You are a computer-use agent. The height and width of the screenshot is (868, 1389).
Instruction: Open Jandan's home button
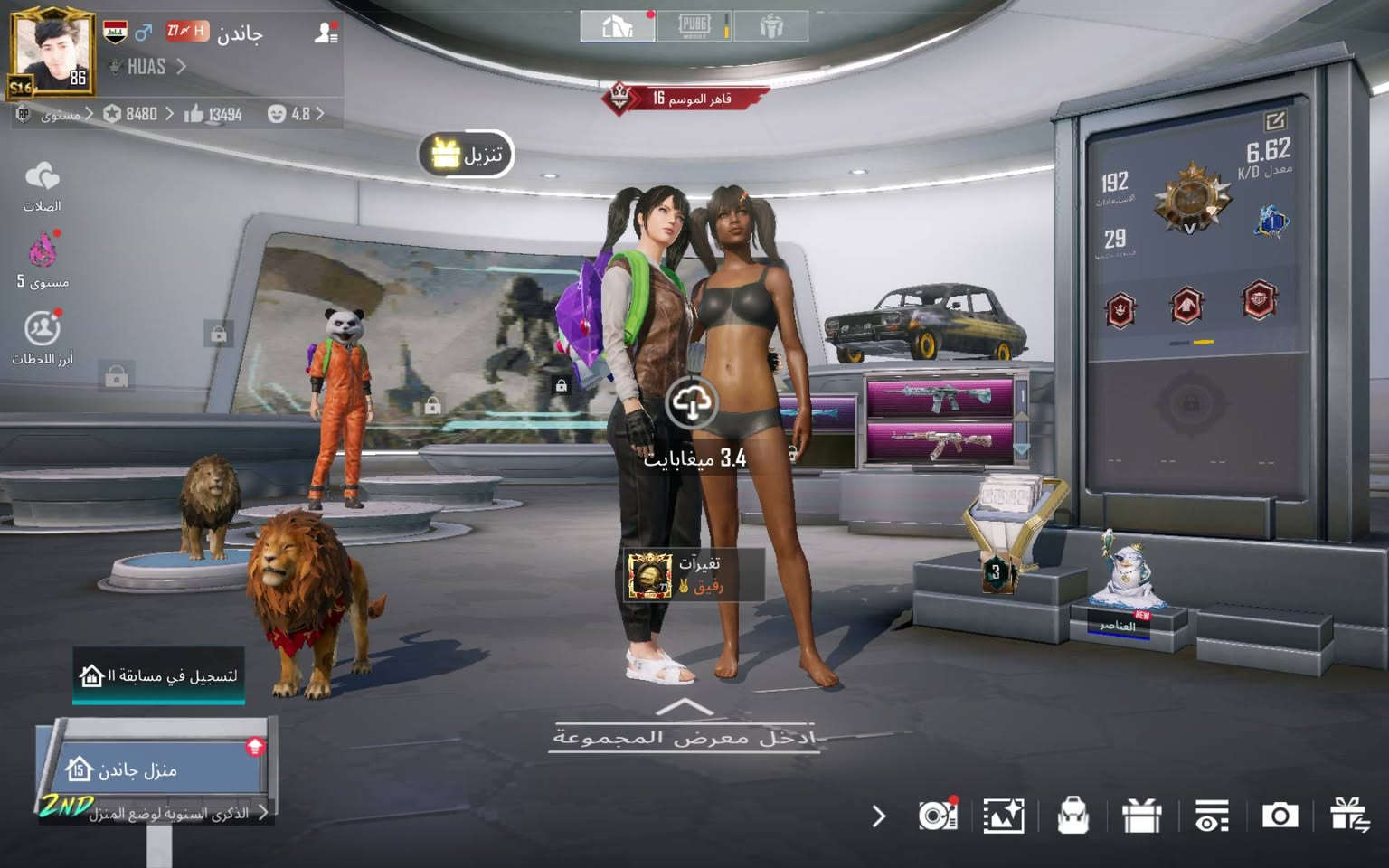[154, 769]
